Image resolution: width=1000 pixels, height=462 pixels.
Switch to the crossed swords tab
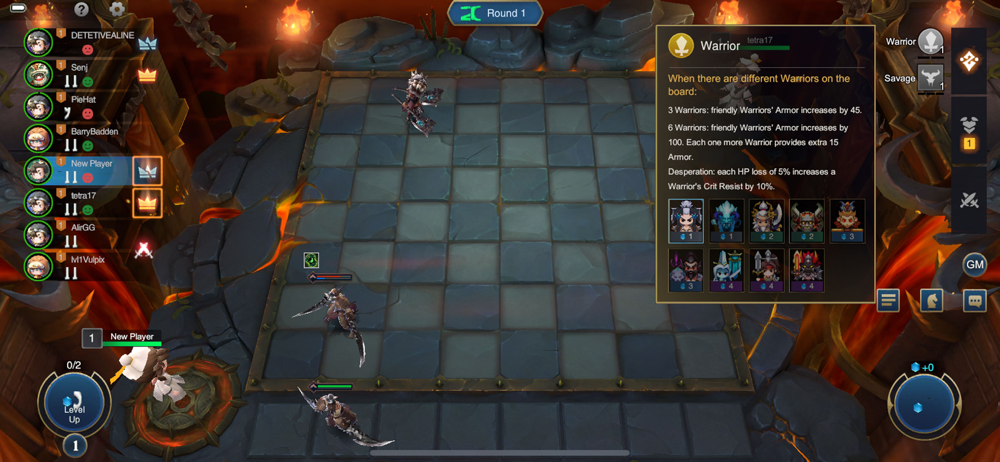point(969,198)
